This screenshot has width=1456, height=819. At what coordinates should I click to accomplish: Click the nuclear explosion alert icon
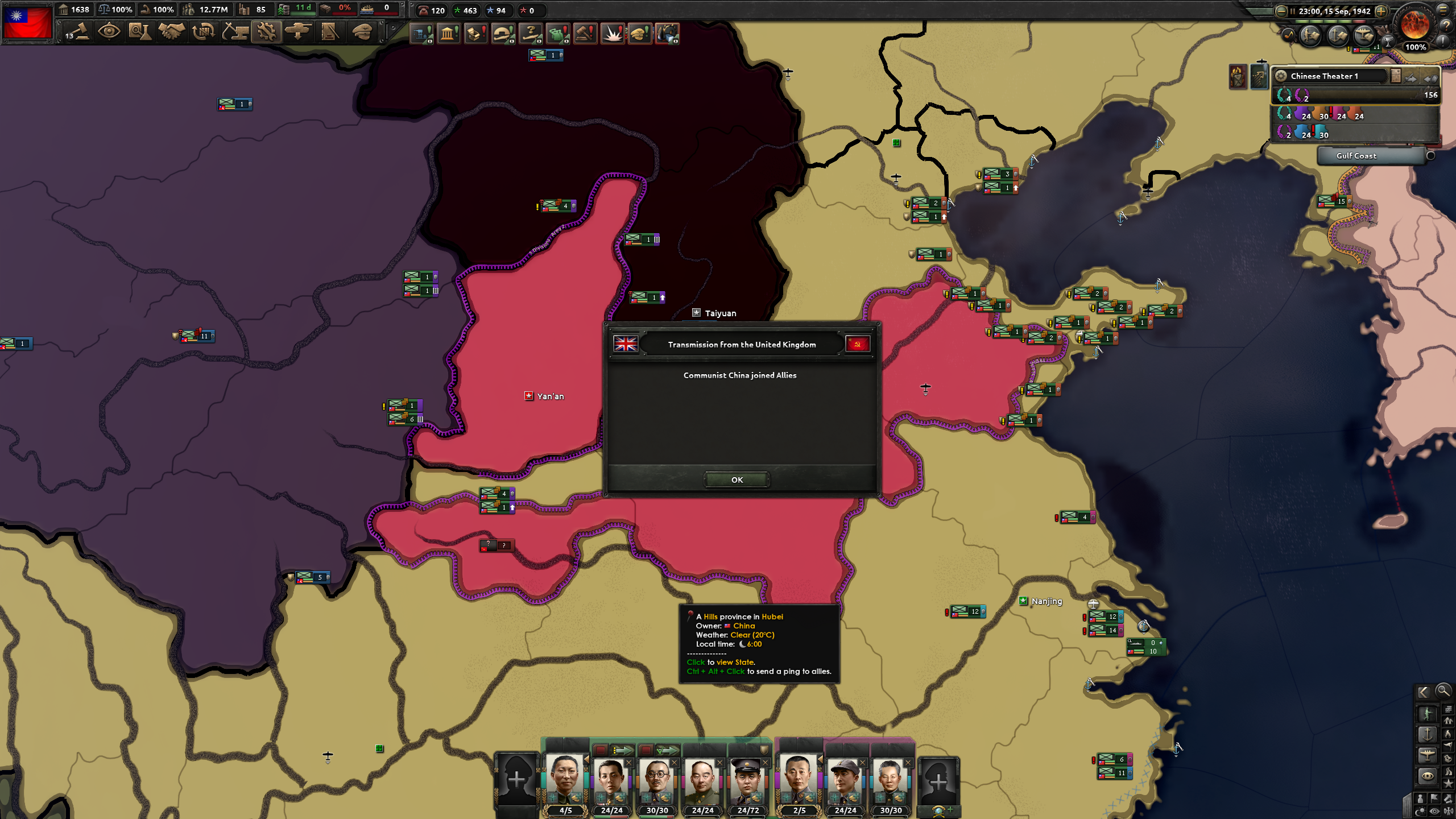coord(612,34)
